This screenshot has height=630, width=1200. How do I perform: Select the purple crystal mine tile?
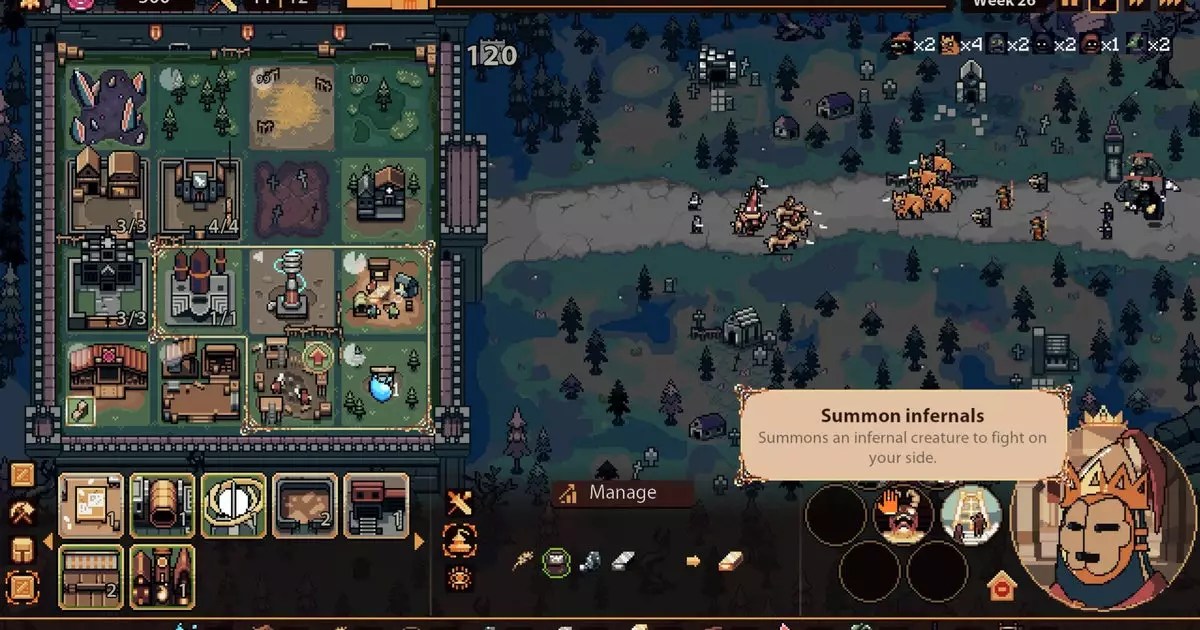click(x=110, y=106)
